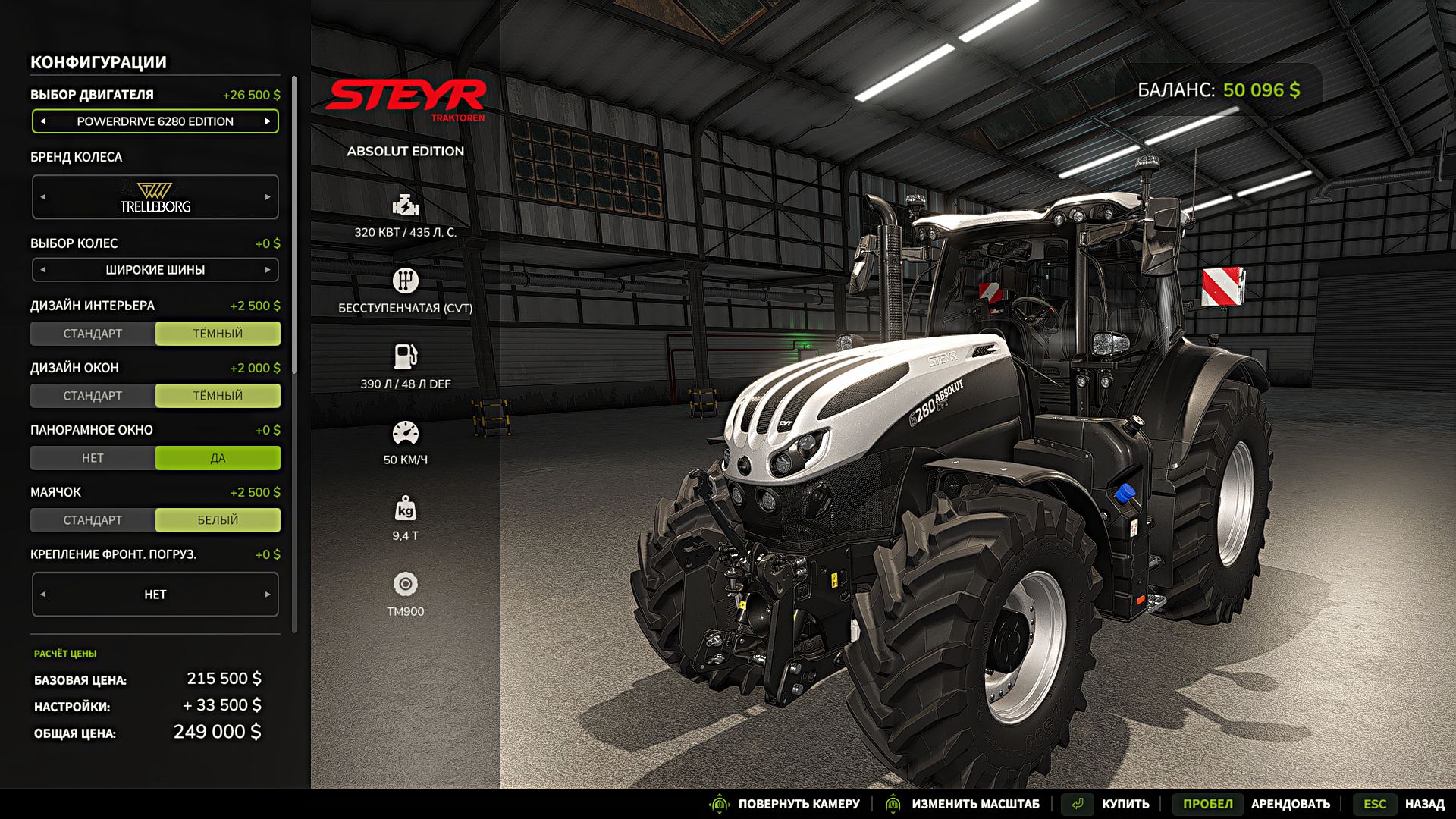Lease the tractor with Арендовать
This screenshot has width=1456, height=819.
(x=1290, y=804)
